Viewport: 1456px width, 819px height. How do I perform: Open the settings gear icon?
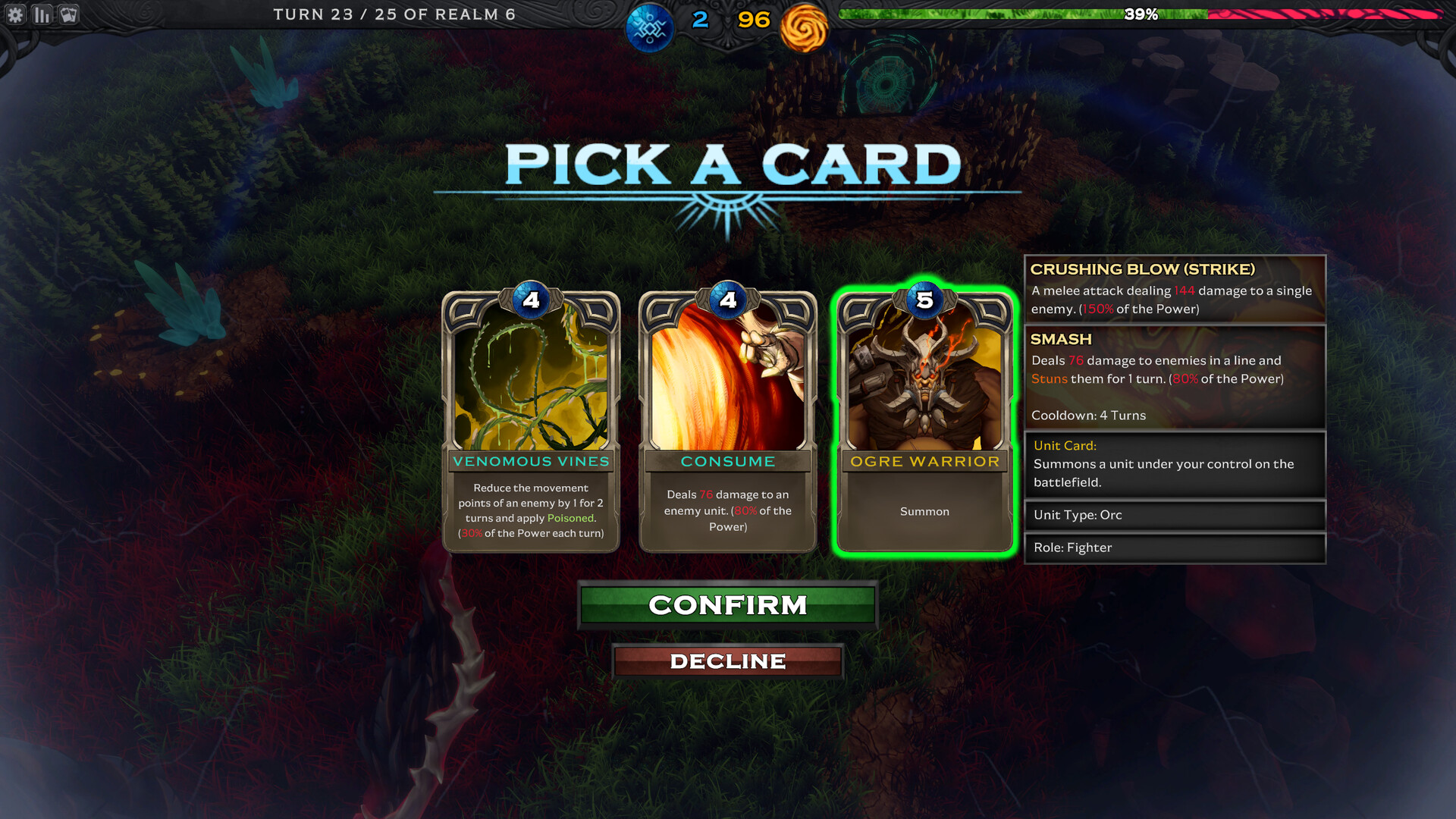(16, 14)
